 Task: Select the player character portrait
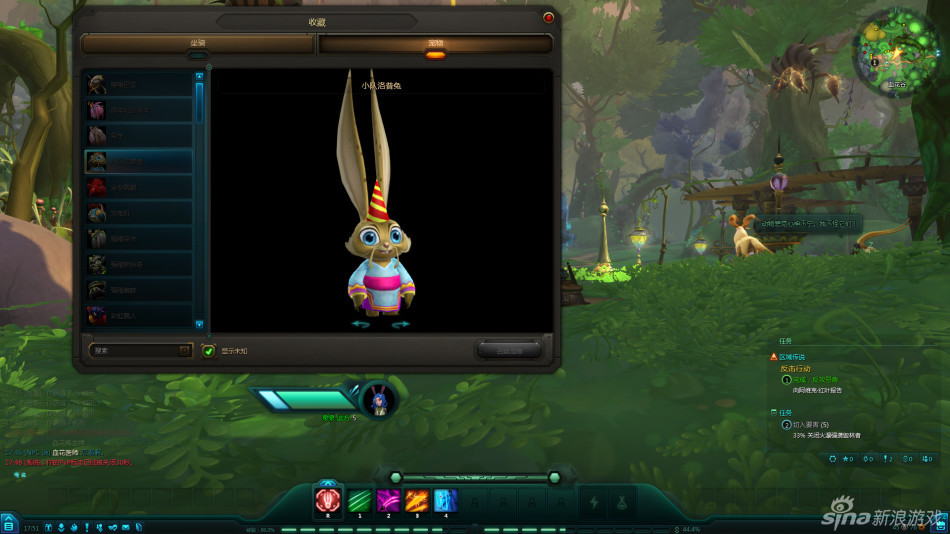tap(380, 398)
